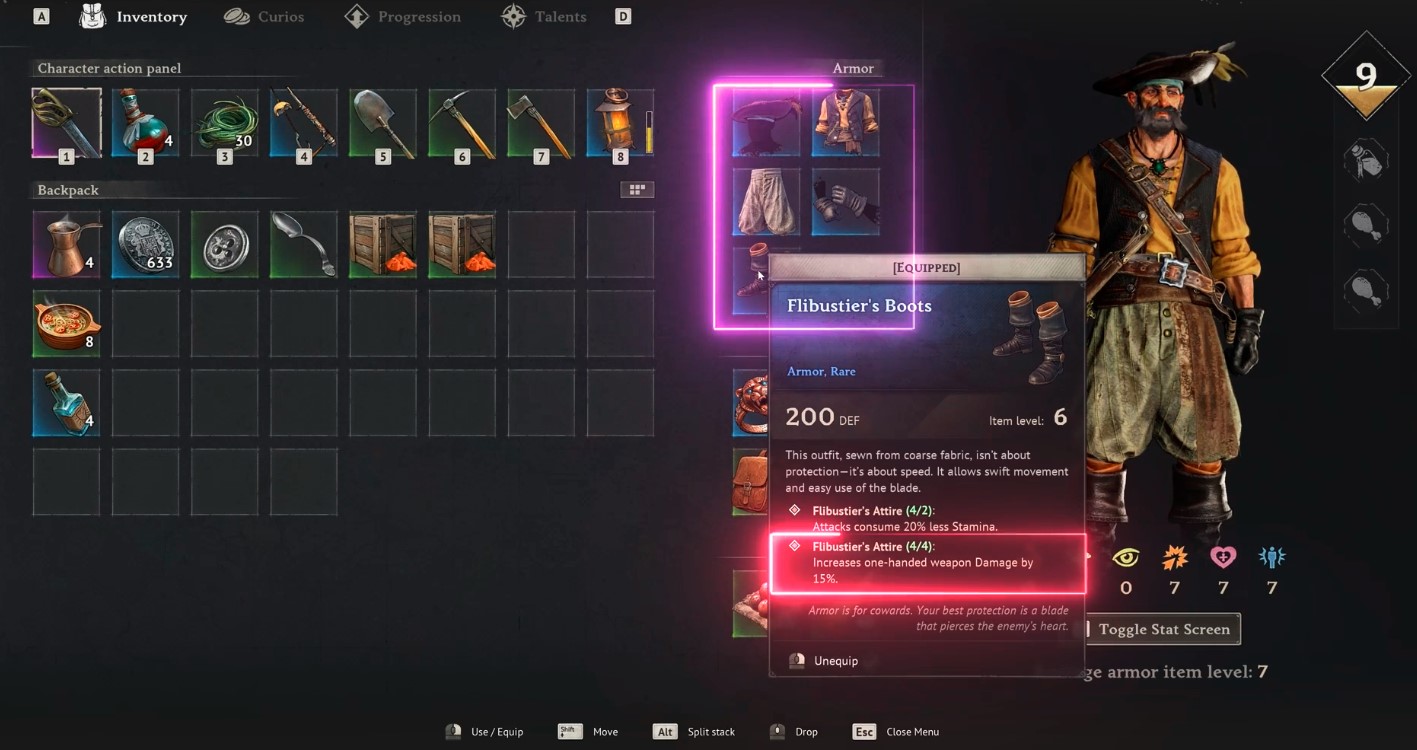Select the shovel in slot 5
Viewport: 1417px width, 750px height.
tap(383, 123)
